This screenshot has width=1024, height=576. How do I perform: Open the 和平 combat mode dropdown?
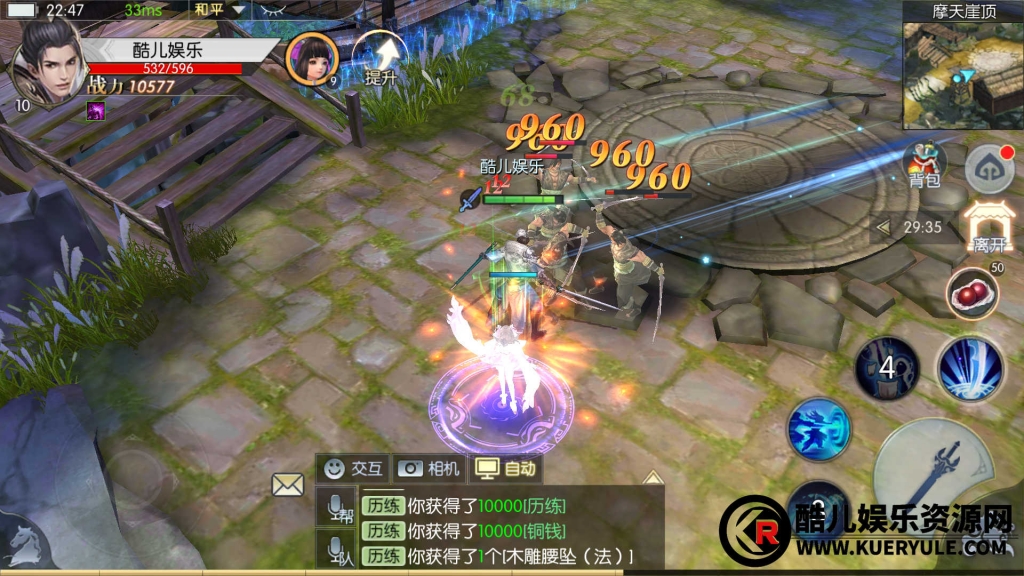220,10
